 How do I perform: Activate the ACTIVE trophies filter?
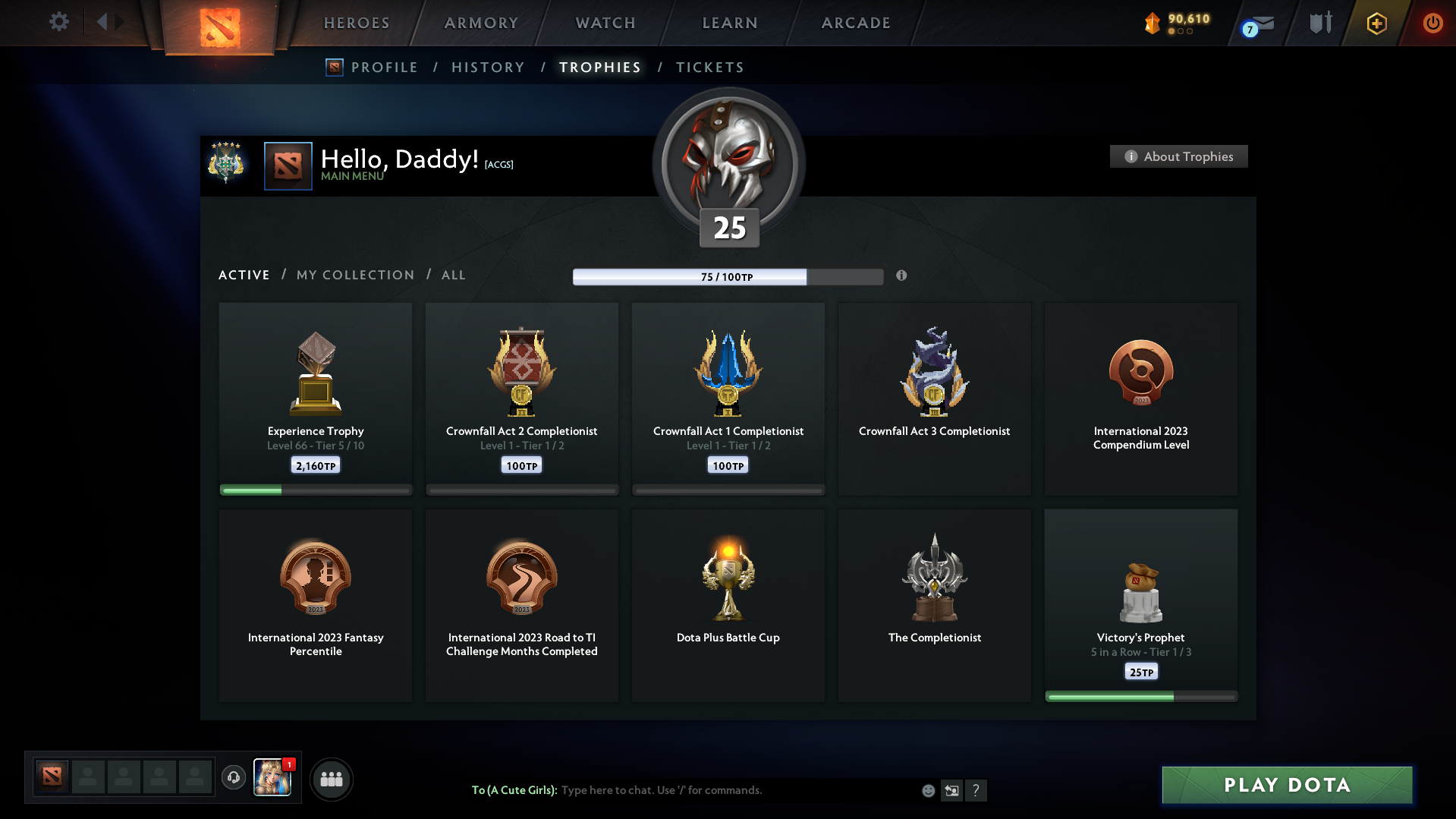click(x=244, y=275)
